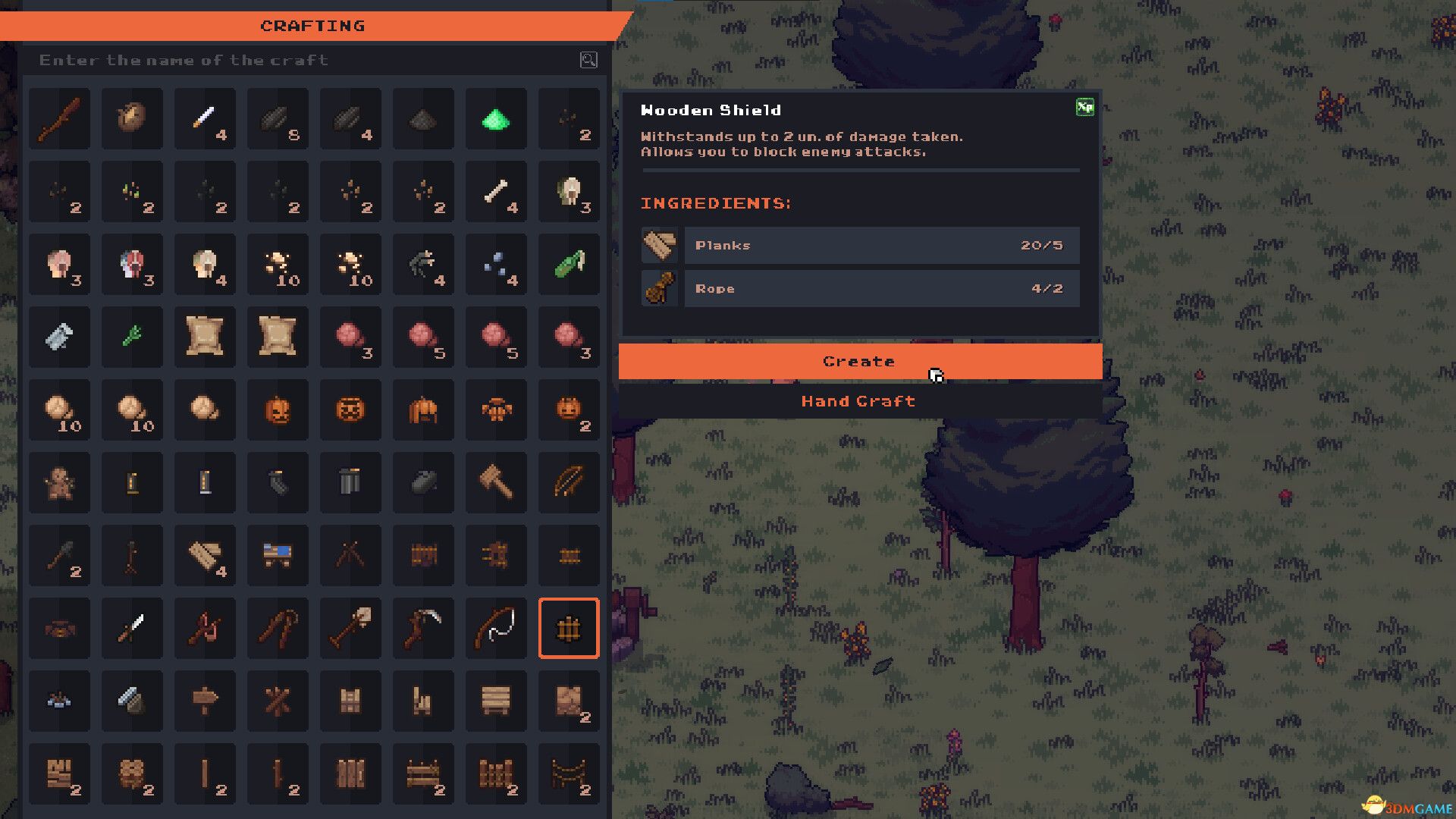Choose Hand Craft for the Wooden Shield
The image size is (1456, 819).
[x=859, y=401]
